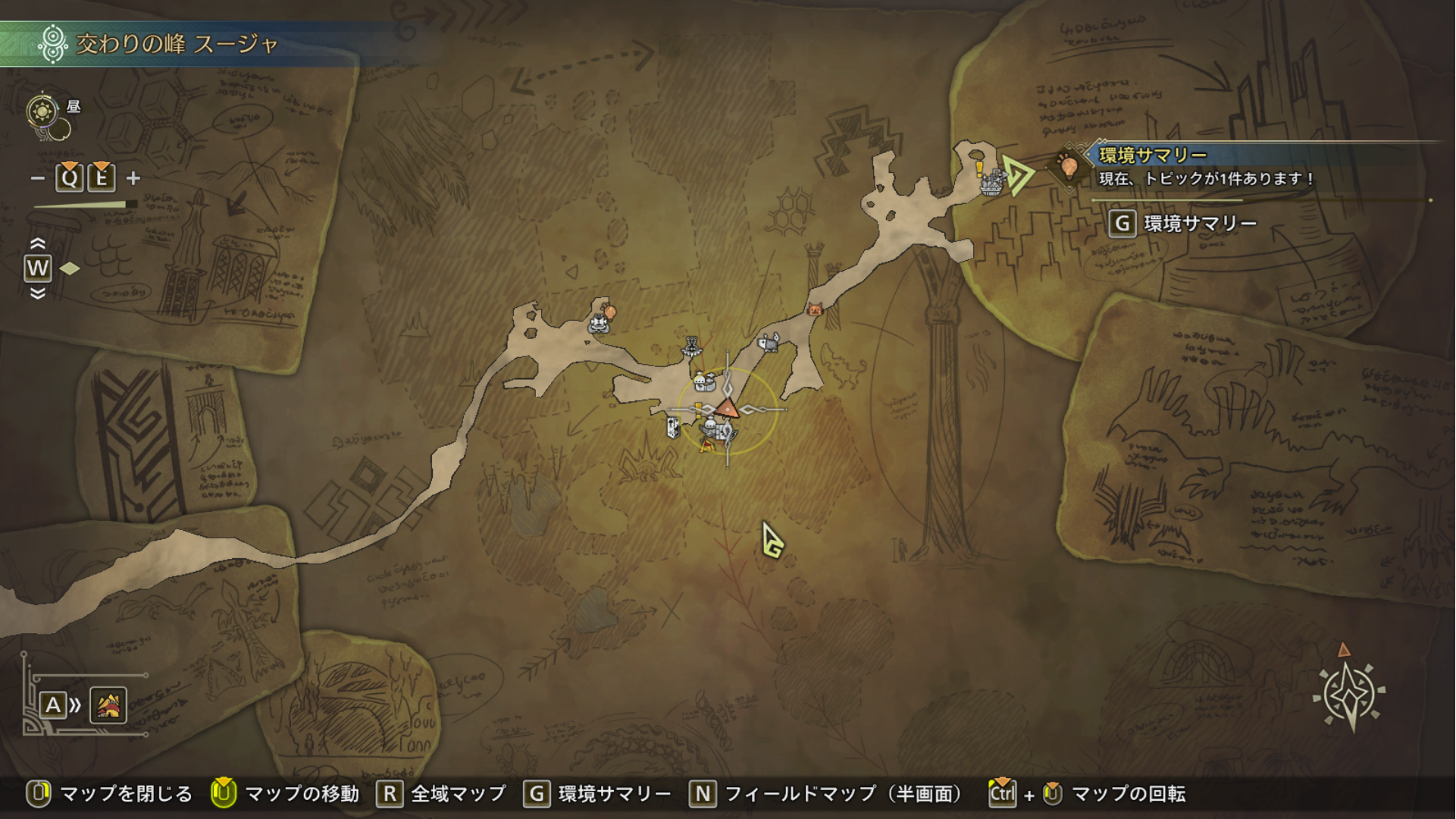Select the white banner flag map marker
Screen dimensions: 1456x819
pyautogui.click(x=672, y=428)
